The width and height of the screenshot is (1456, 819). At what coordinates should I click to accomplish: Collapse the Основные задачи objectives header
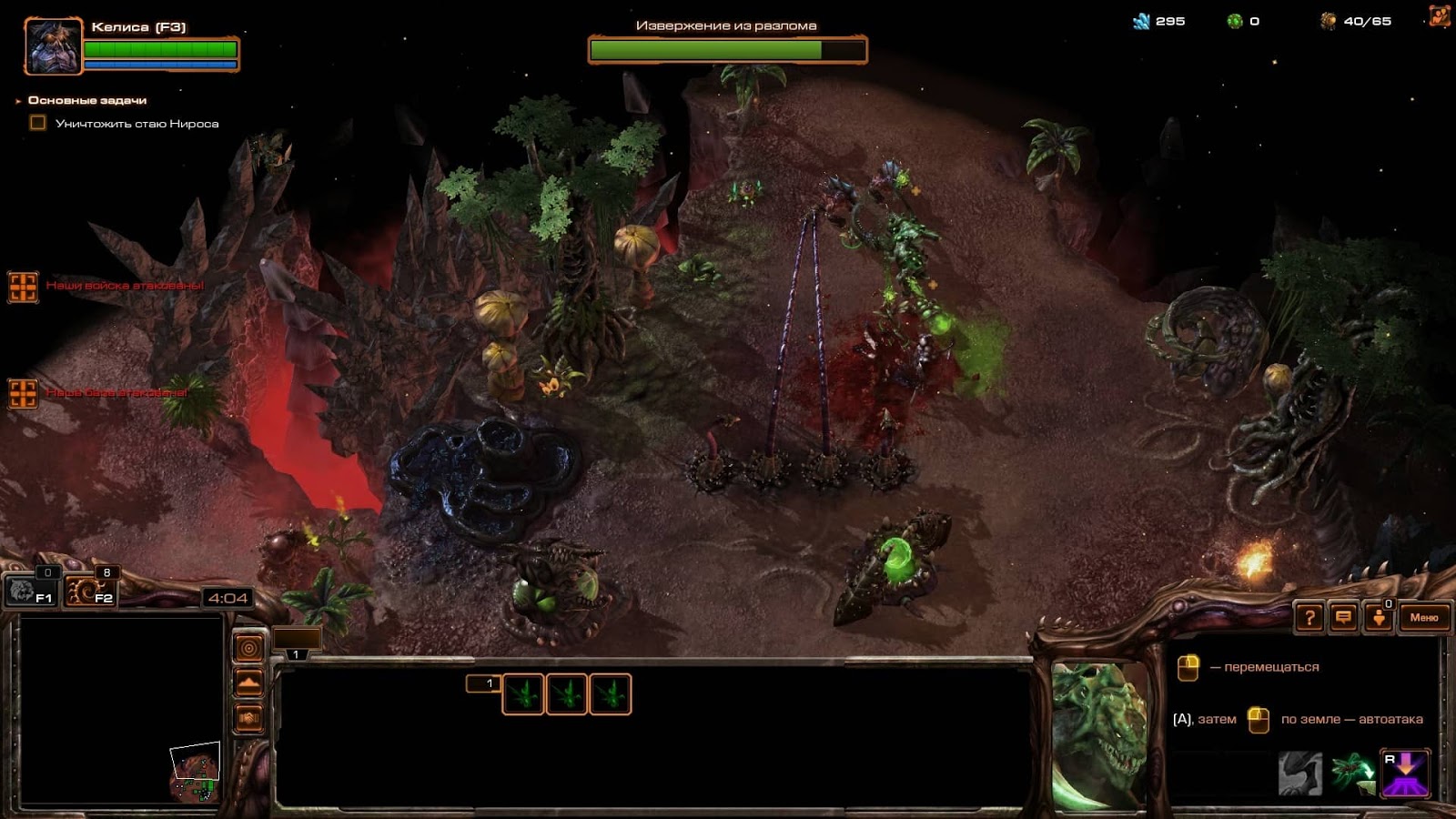click(18, 101)
